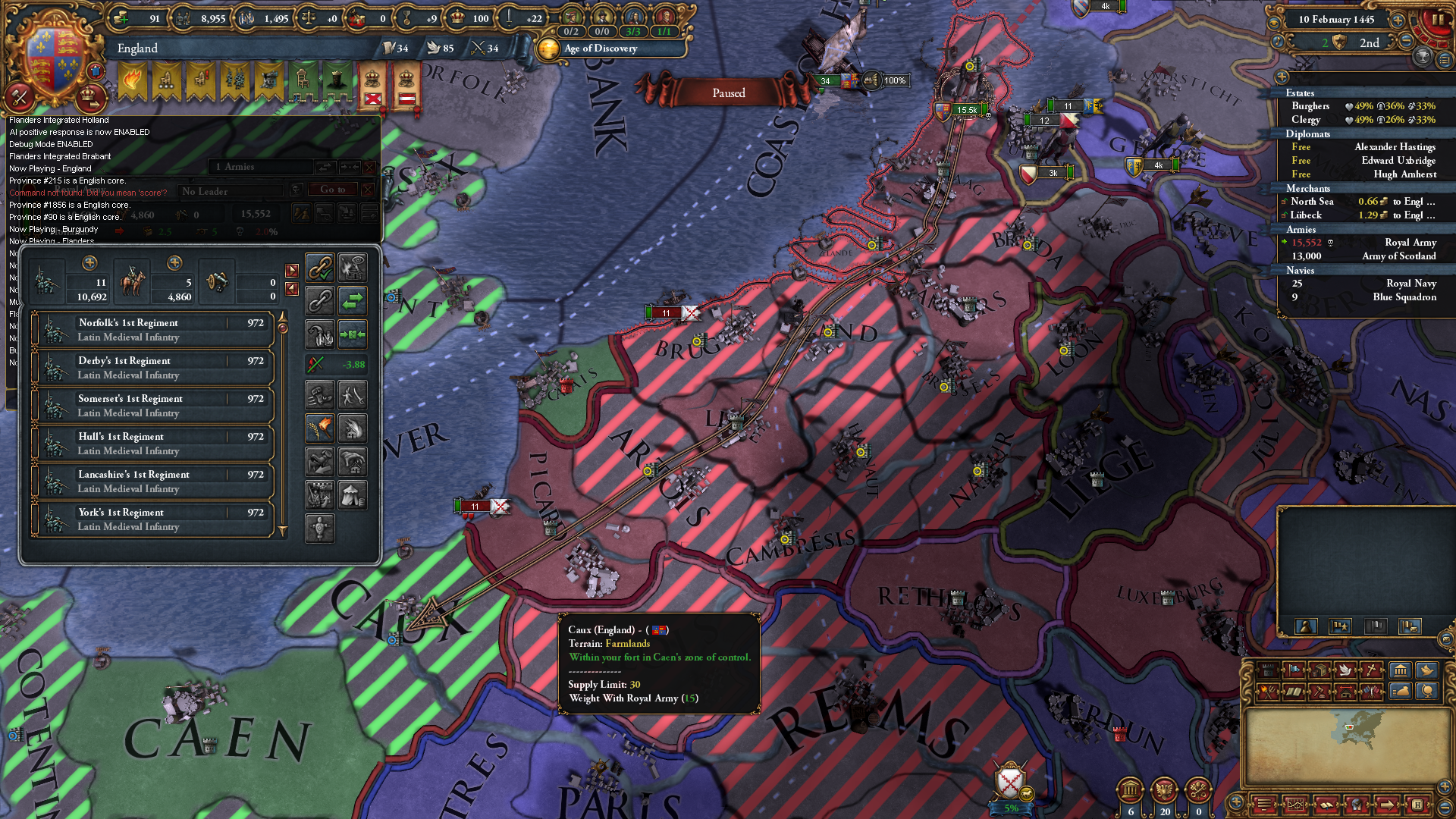Image resolution: width=1456 pixels, height=819 pixels.
Task: Click the Go to button in the army bar
Action: point(332,190)
